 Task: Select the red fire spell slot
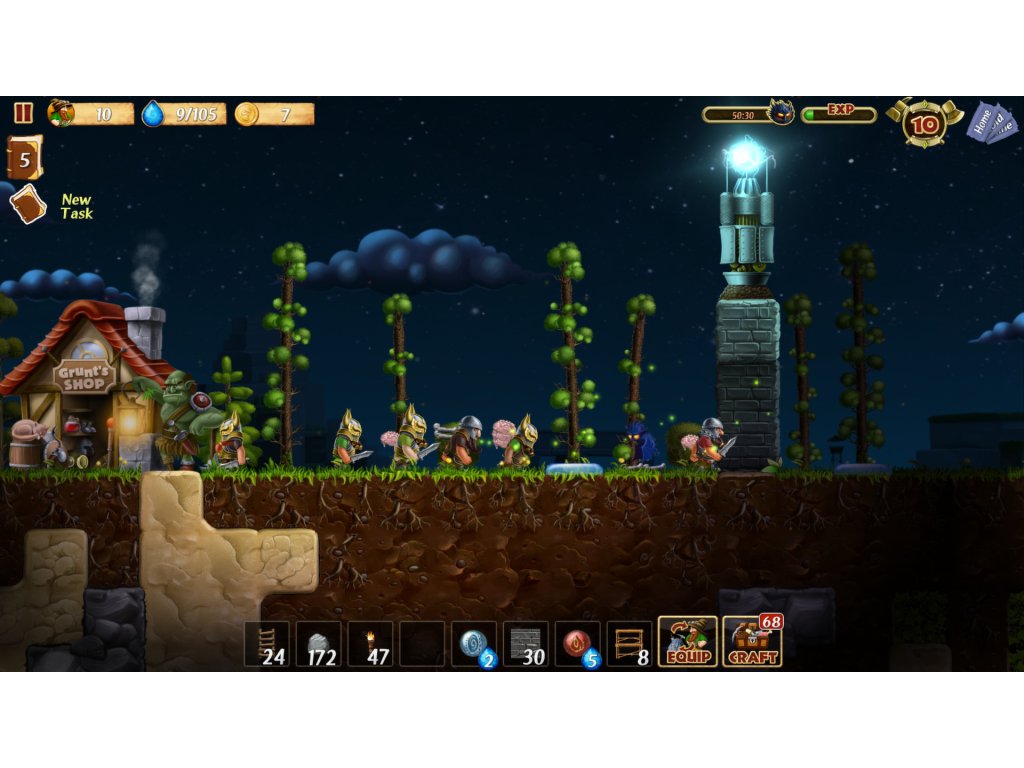click(578, 644)
